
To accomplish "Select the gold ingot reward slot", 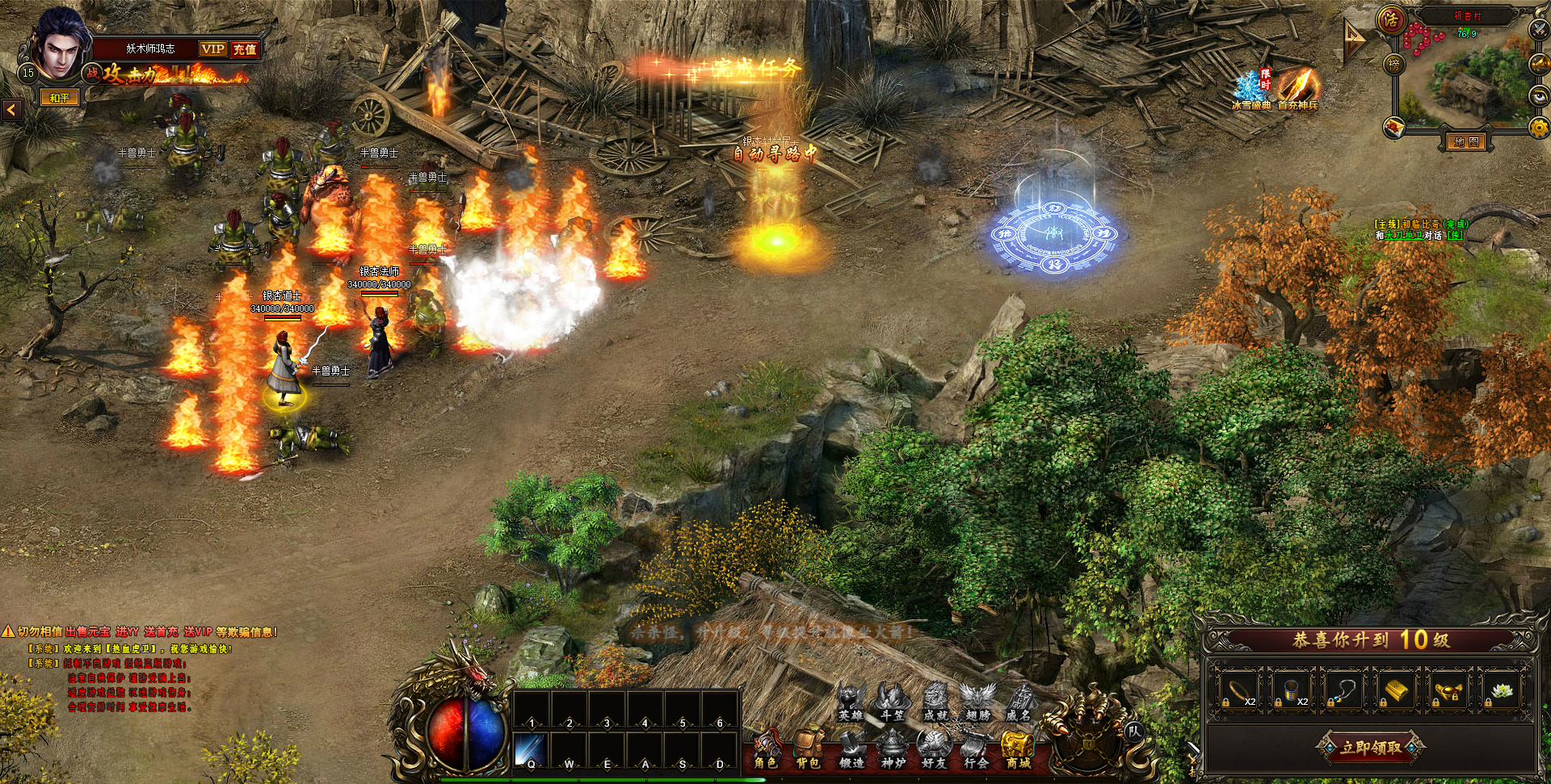I will coord(1395,690).
